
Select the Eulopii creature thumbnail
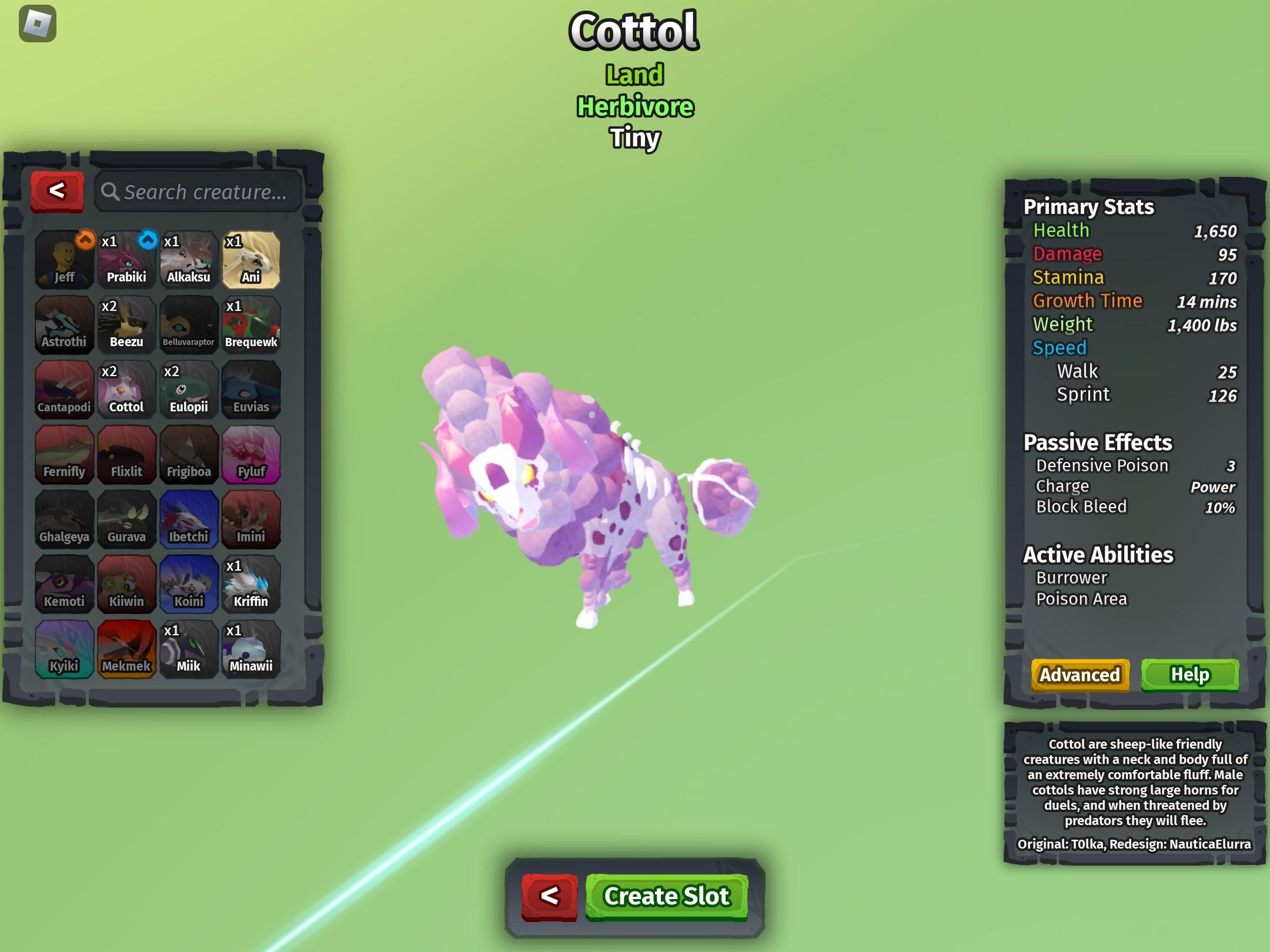click(x=189, y=388)
